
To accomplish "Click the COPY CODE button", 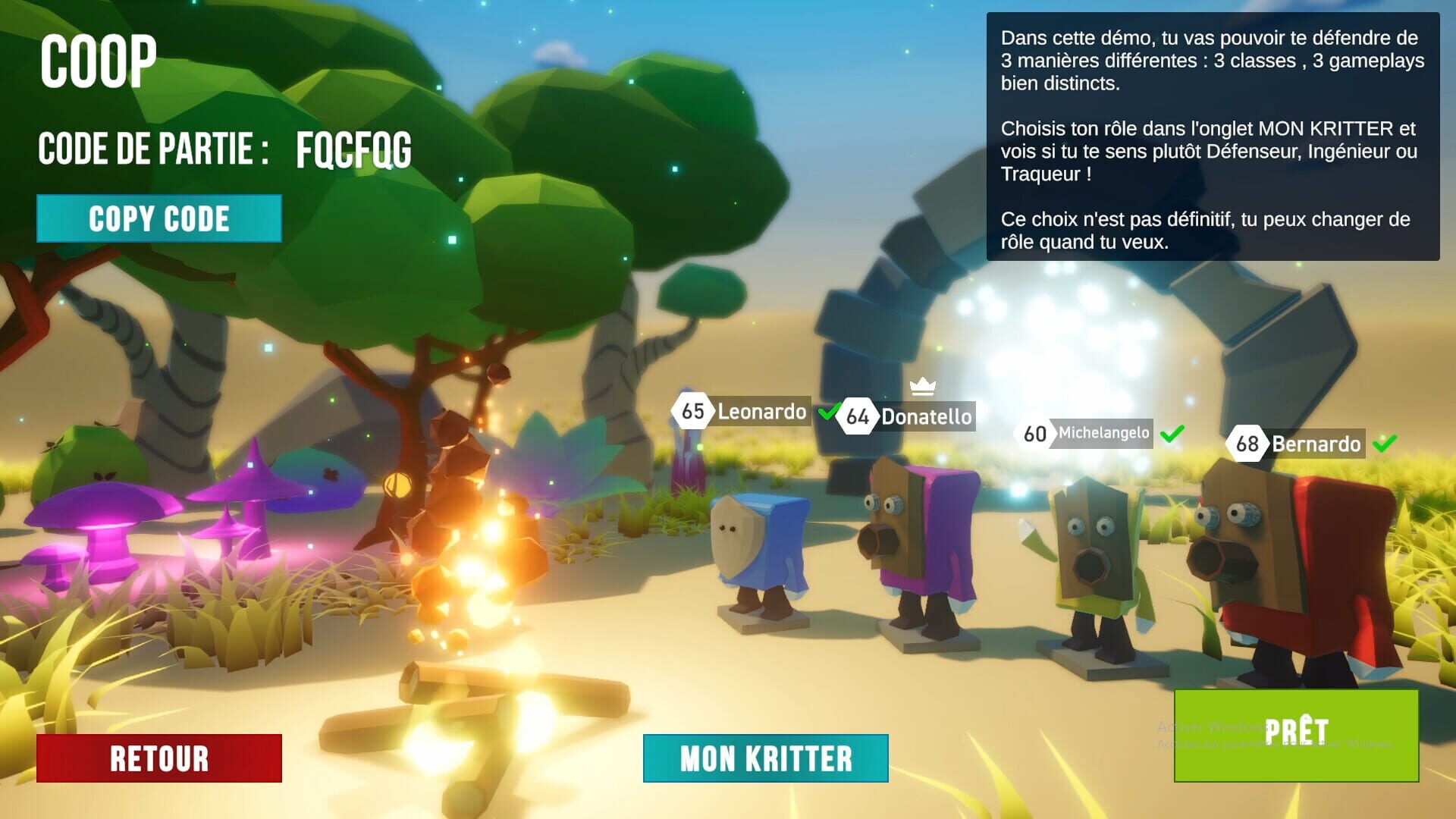I will [x=158, y=218].
